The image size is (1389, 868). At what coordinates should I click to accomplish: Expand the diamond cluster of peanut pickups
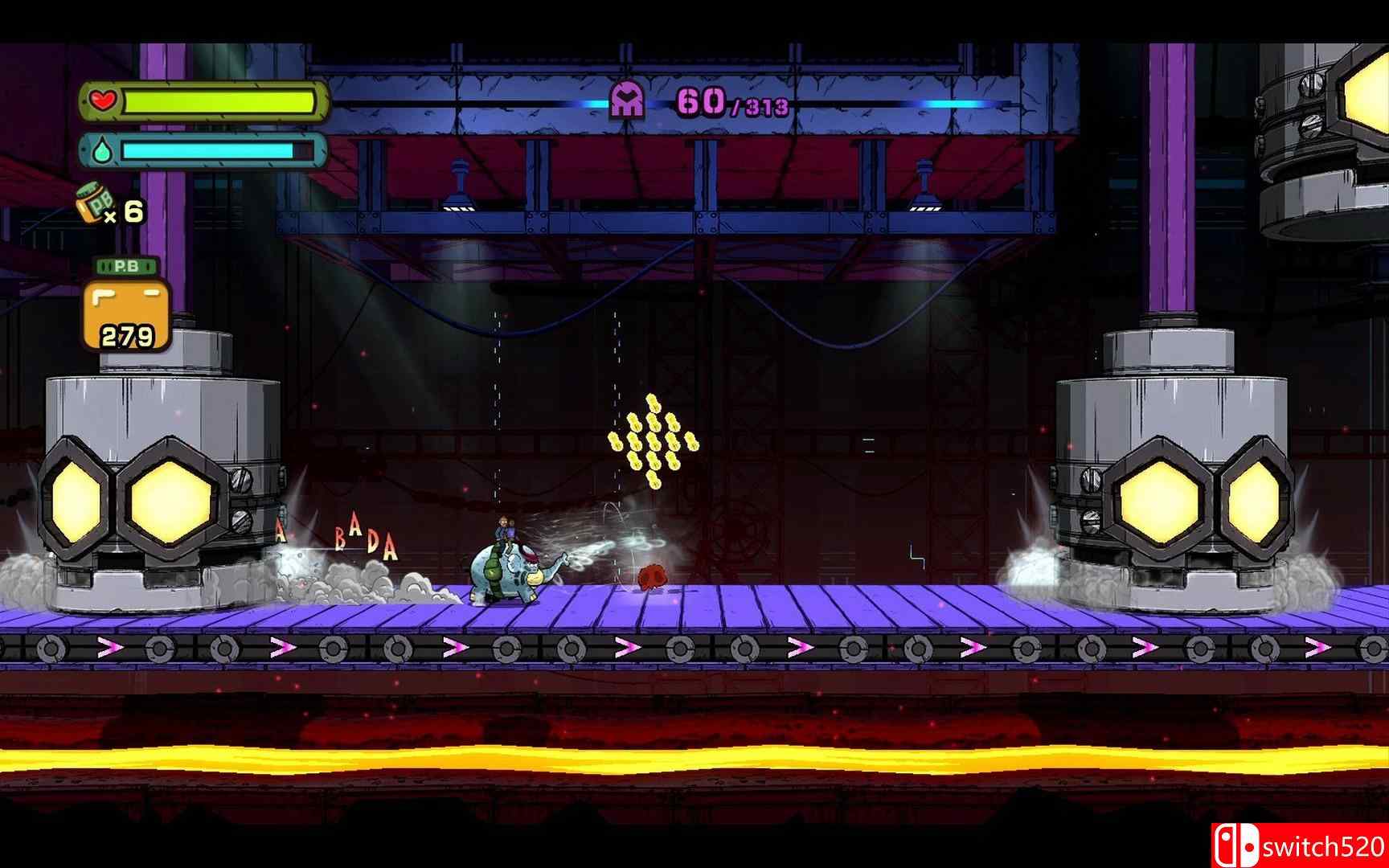click(x=656, y=440)
